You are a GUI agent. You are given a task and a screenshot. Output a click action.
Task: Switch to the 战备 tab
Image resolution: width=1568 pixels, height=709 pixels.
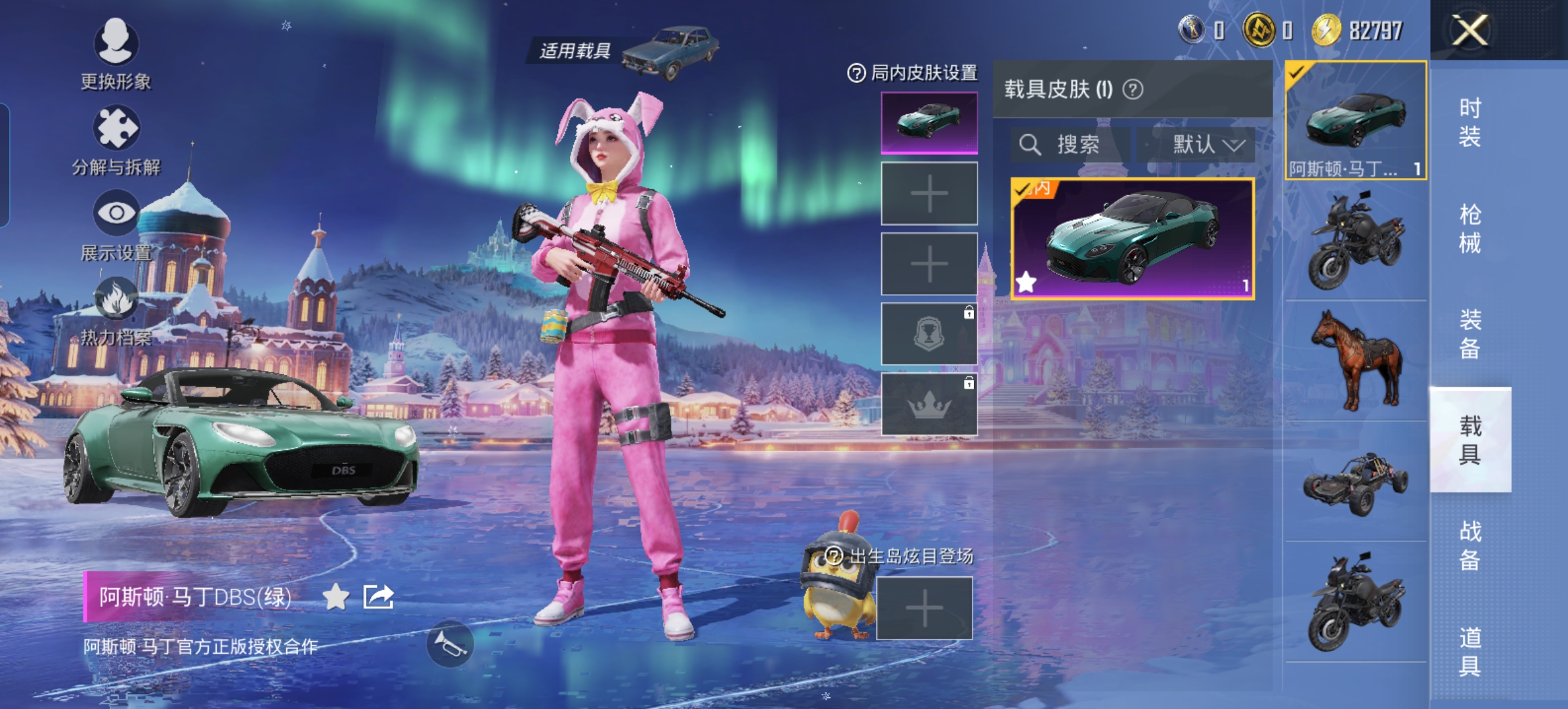click(x=1470, y=546)
